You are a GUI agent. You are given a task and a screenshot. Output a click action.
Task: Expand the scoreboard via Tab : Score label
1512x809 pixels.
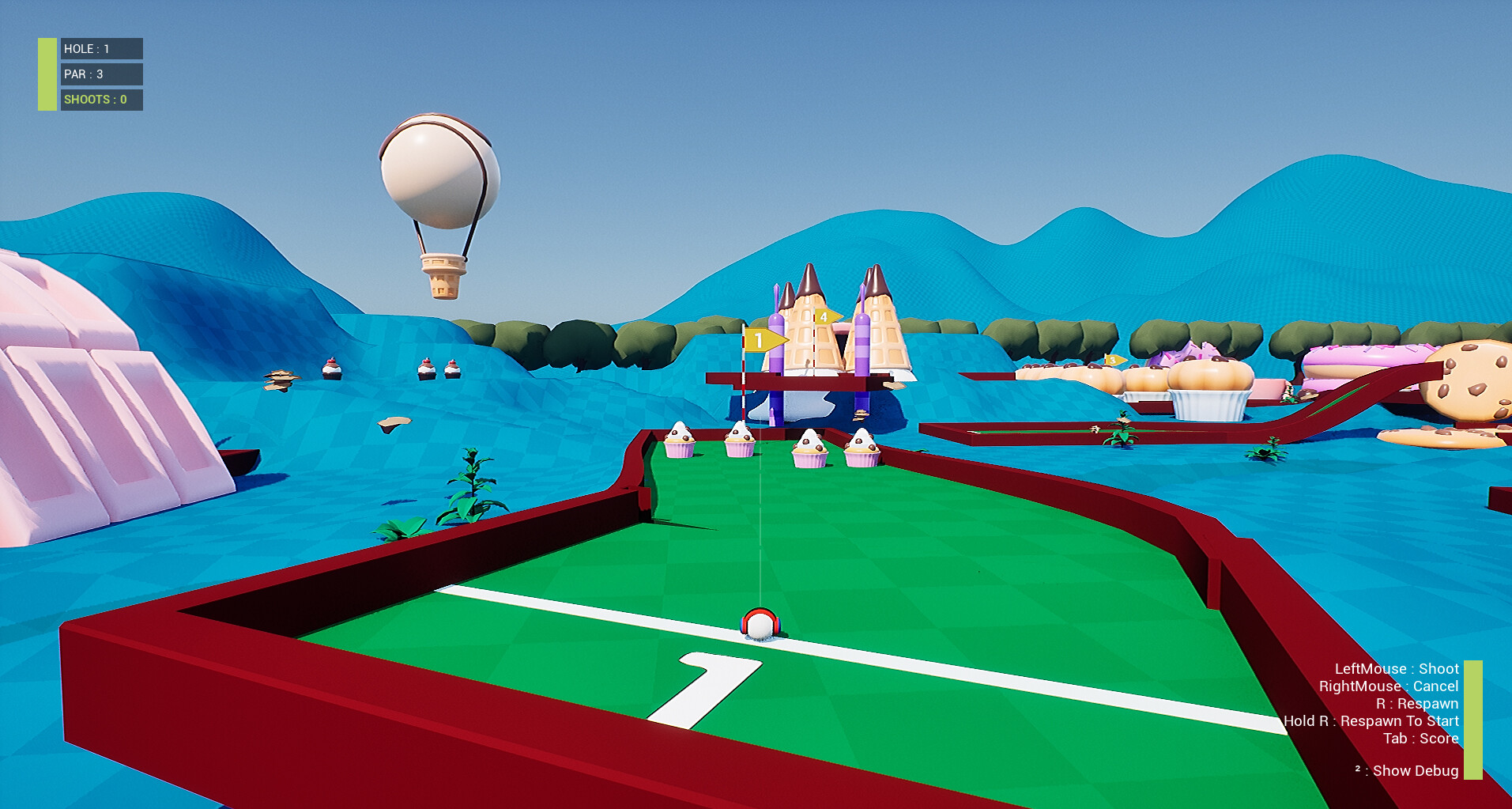pyautogui.click(x=1420, y=738)
